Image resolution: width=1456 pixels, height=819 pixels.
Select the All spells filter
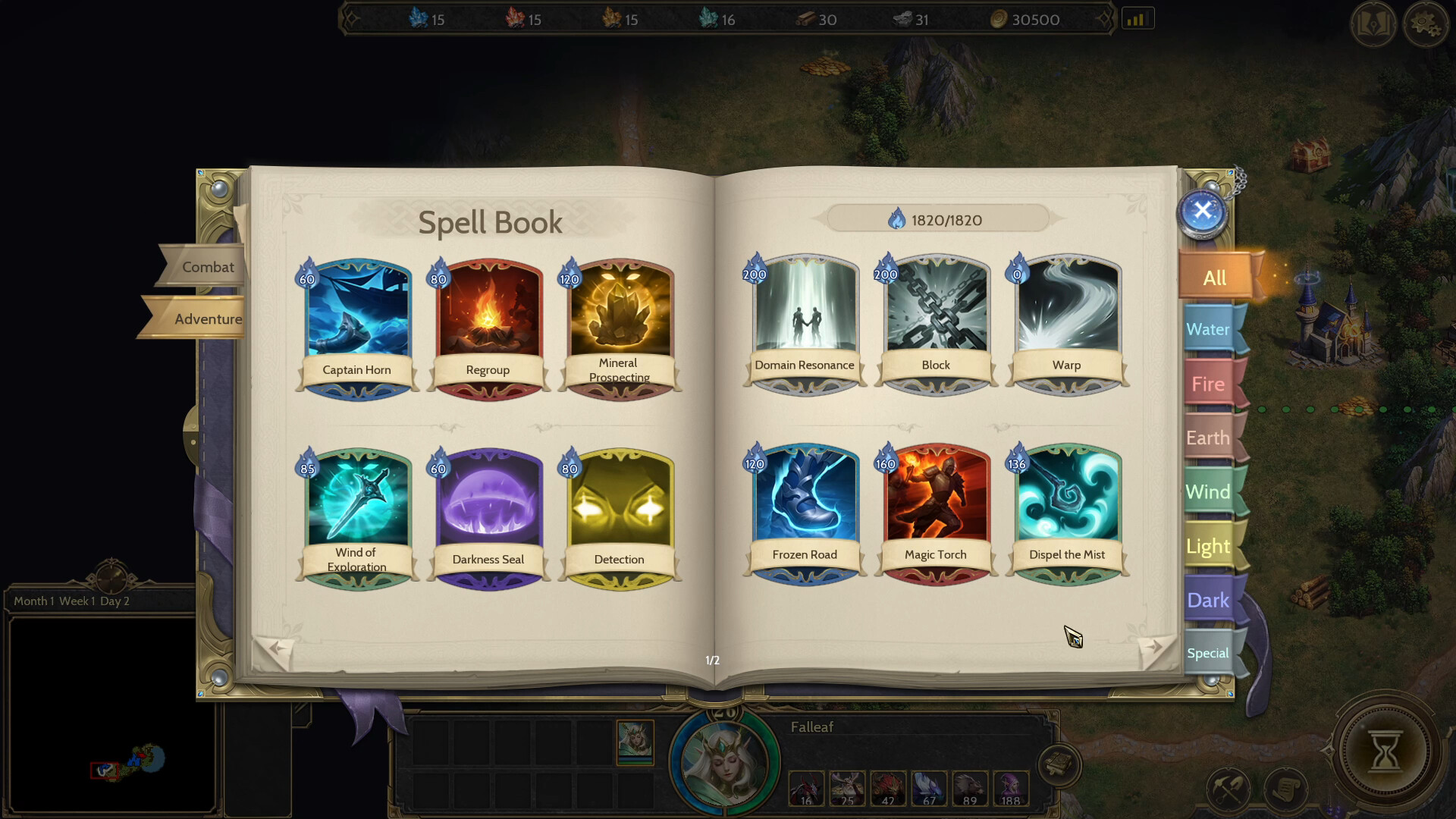click(x=1214, y=278)
